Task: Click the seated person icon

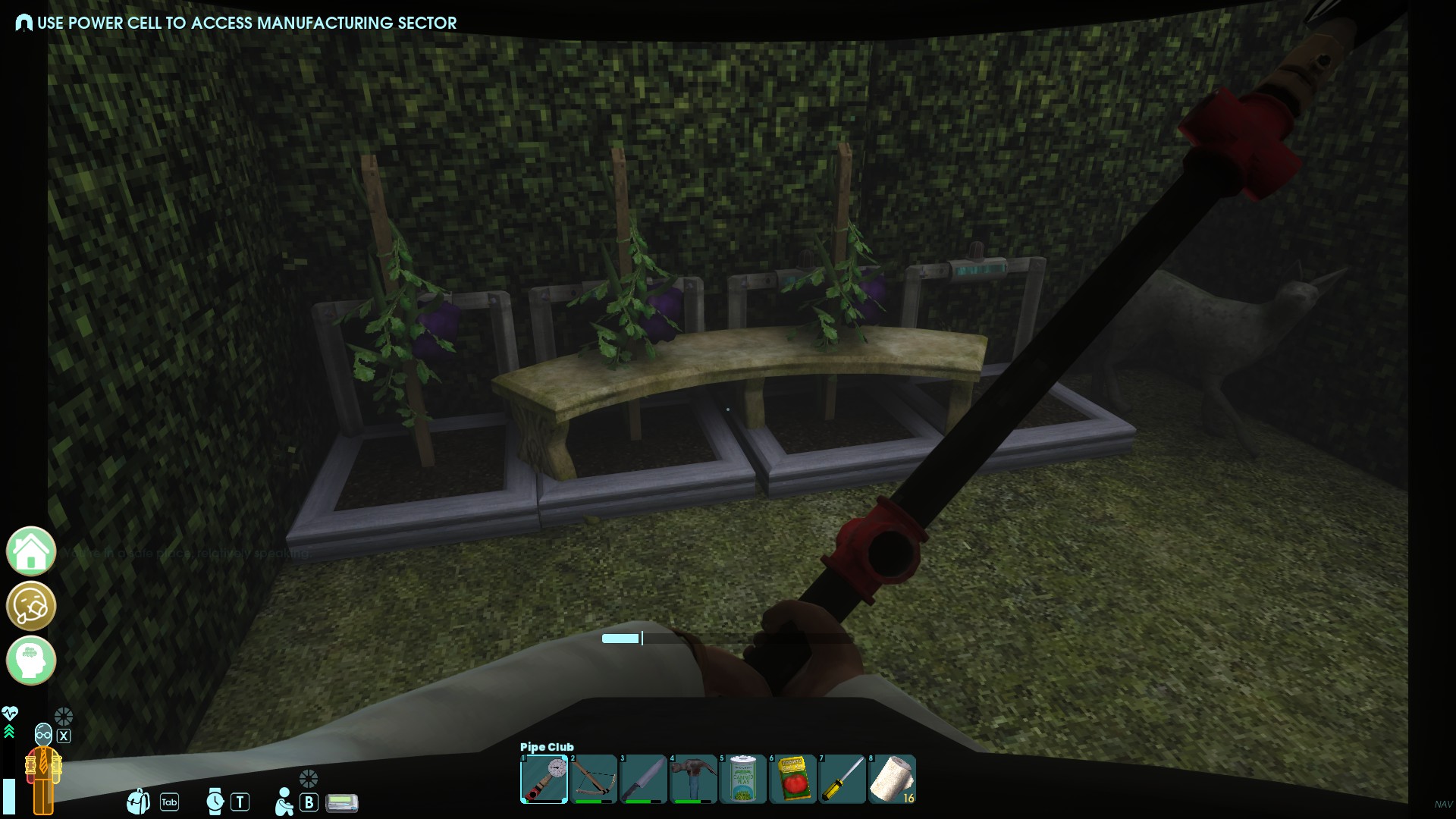Action: (284, 802)
